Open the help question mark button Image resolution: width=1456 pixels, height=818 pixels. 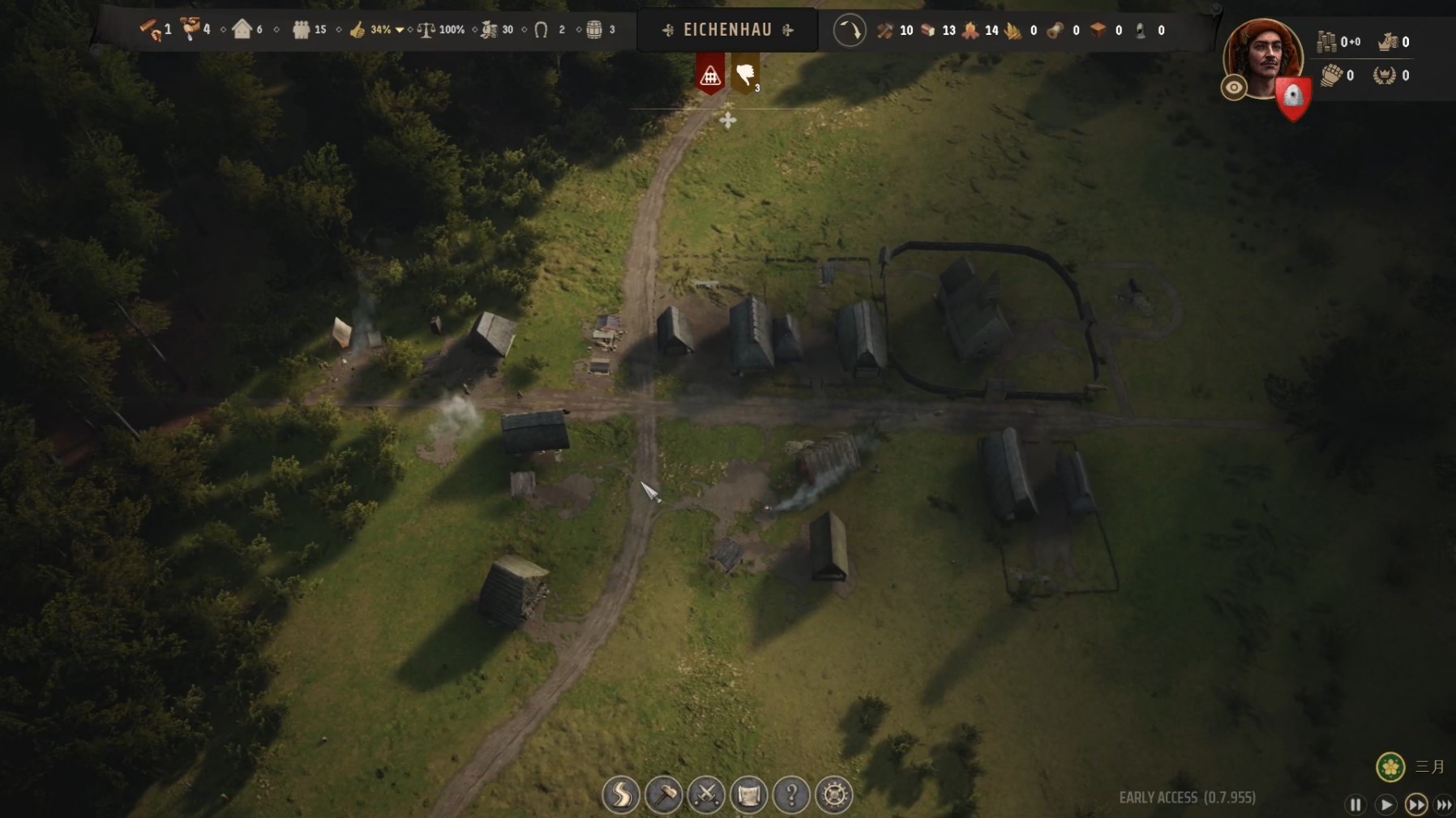click(791, 795)
